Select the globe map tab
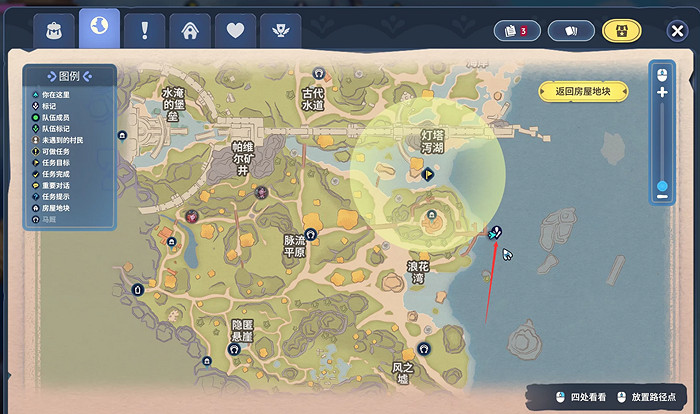This screenshot has height=414, width=700. (x=99, y=28)
